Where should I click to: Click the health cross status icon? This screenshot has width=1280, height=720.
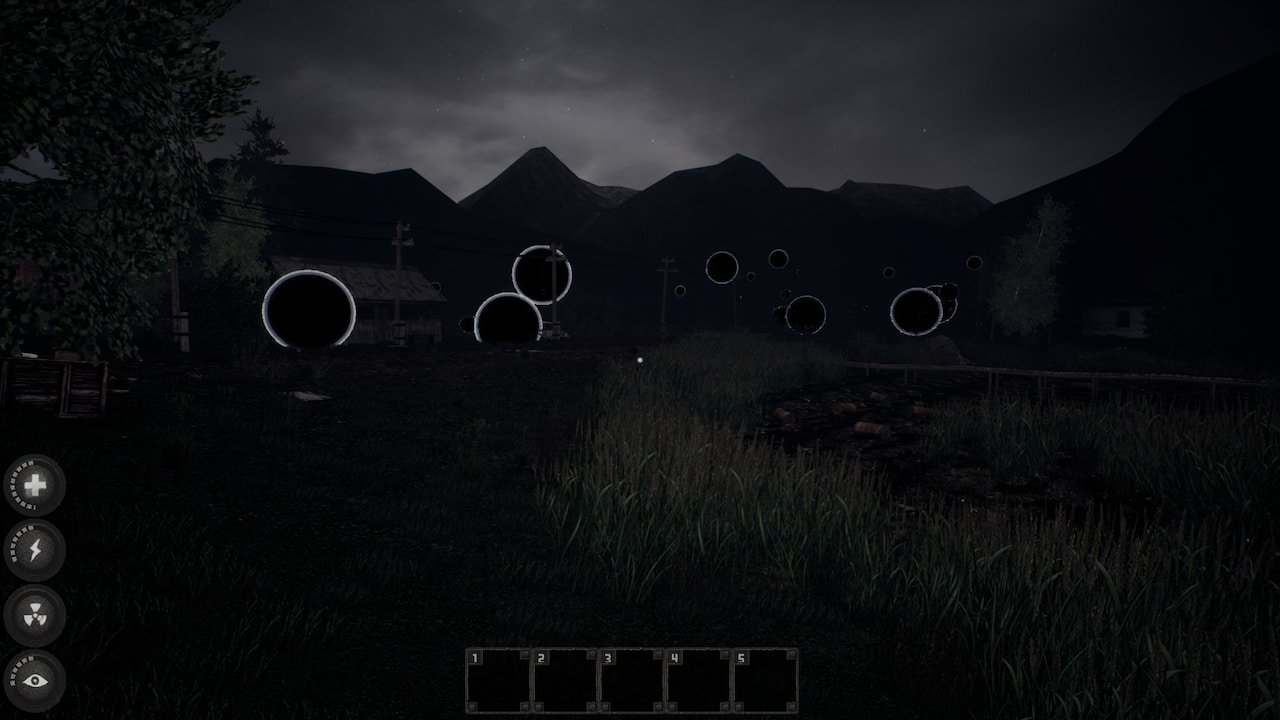[x=35, y=486]
